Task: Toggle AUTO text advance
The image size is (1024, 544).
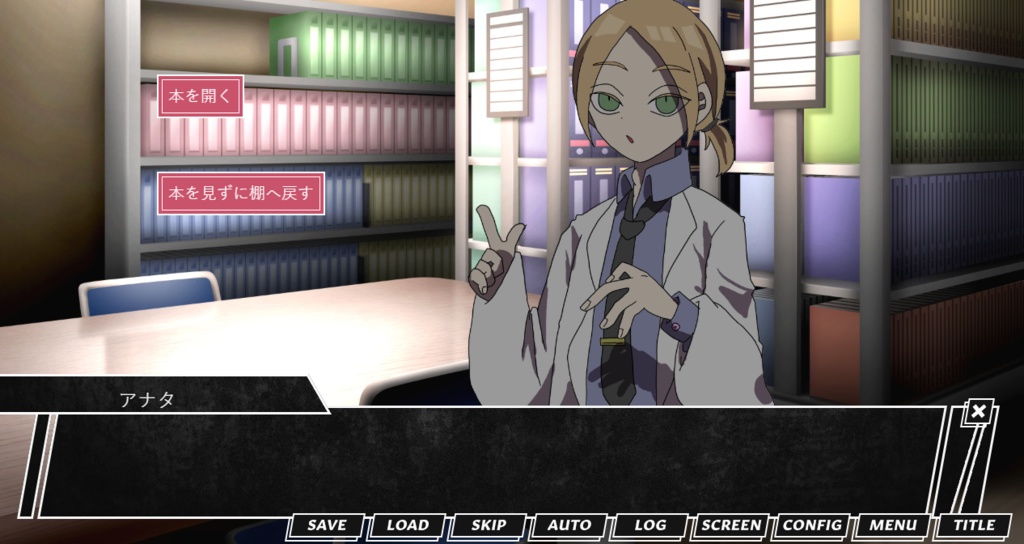Action: pyautogui.click(x=570, y=525)
